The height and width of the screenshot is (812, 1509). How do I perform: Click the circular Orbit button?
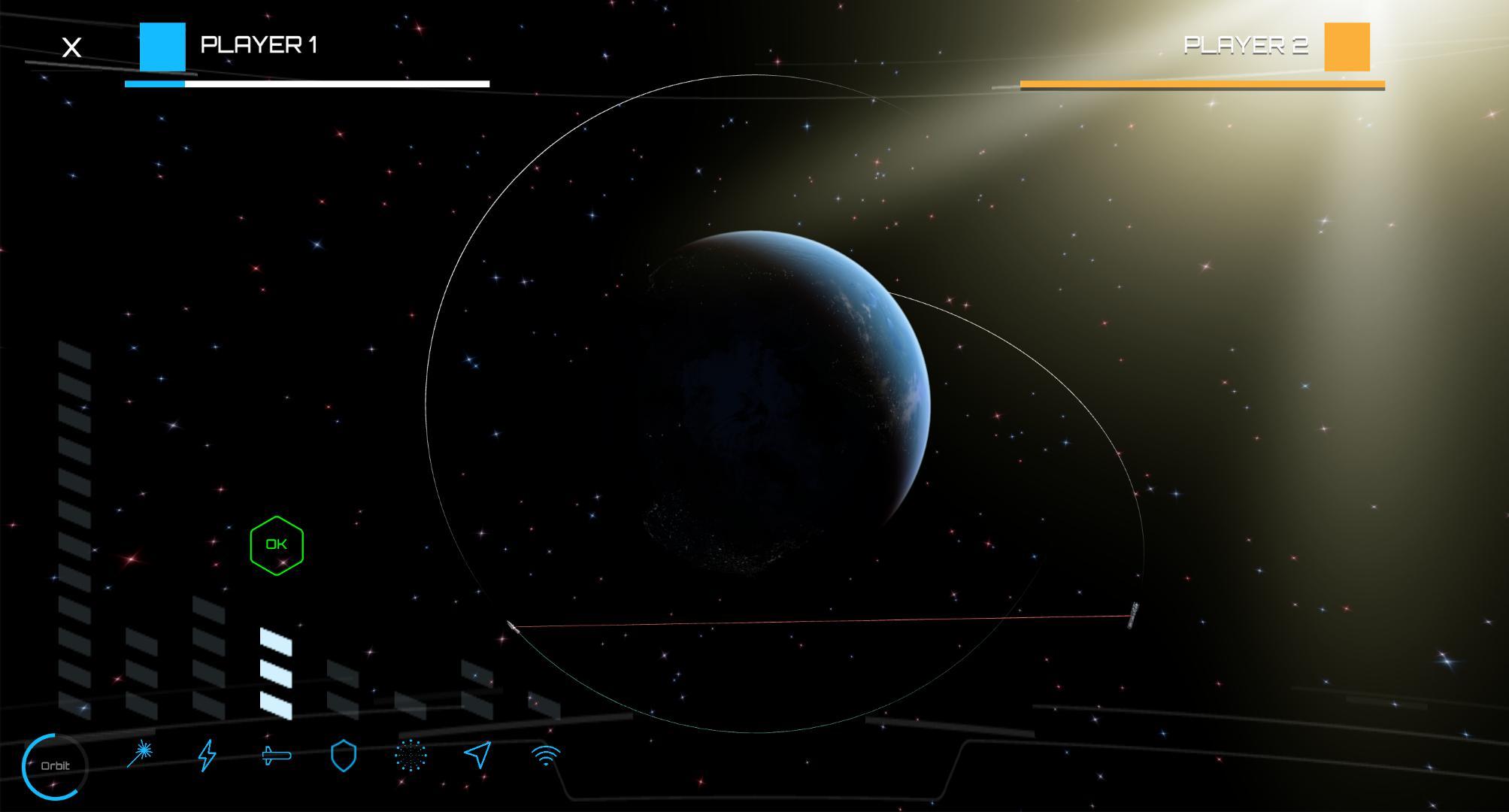[x=56, y=765]
